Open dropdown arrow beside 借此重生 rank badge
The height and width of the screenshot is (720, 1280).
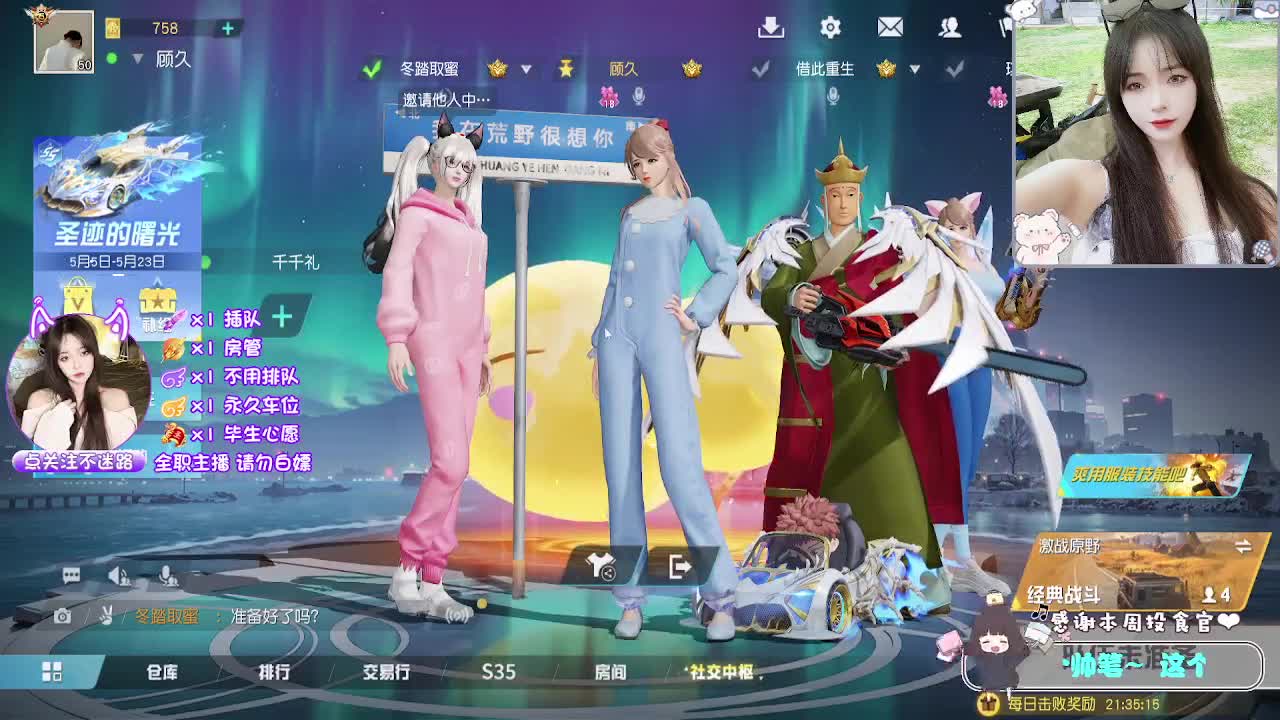tap(915, 70)
